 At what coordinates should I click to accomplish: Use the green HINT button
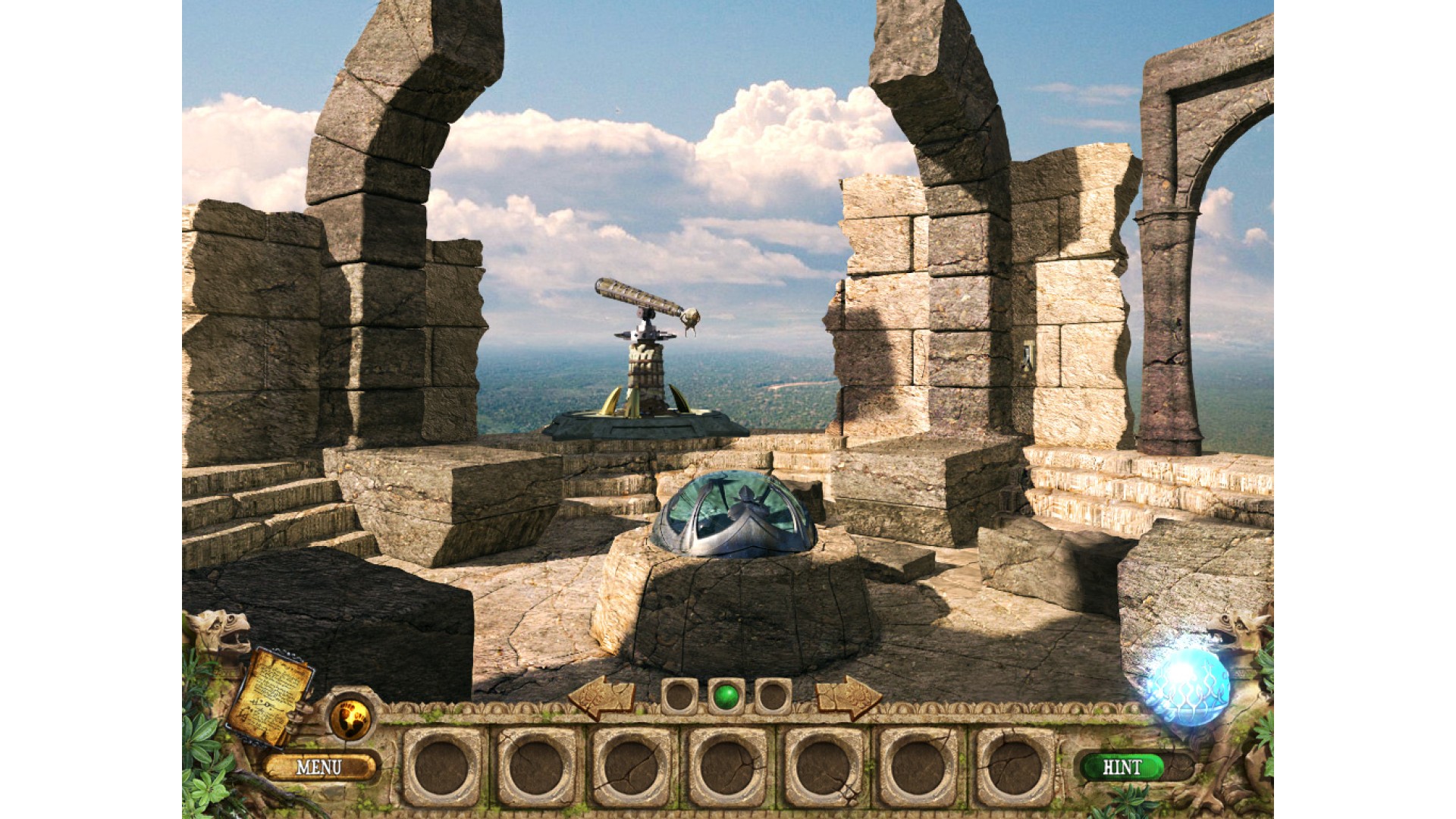coord(1122,767)
